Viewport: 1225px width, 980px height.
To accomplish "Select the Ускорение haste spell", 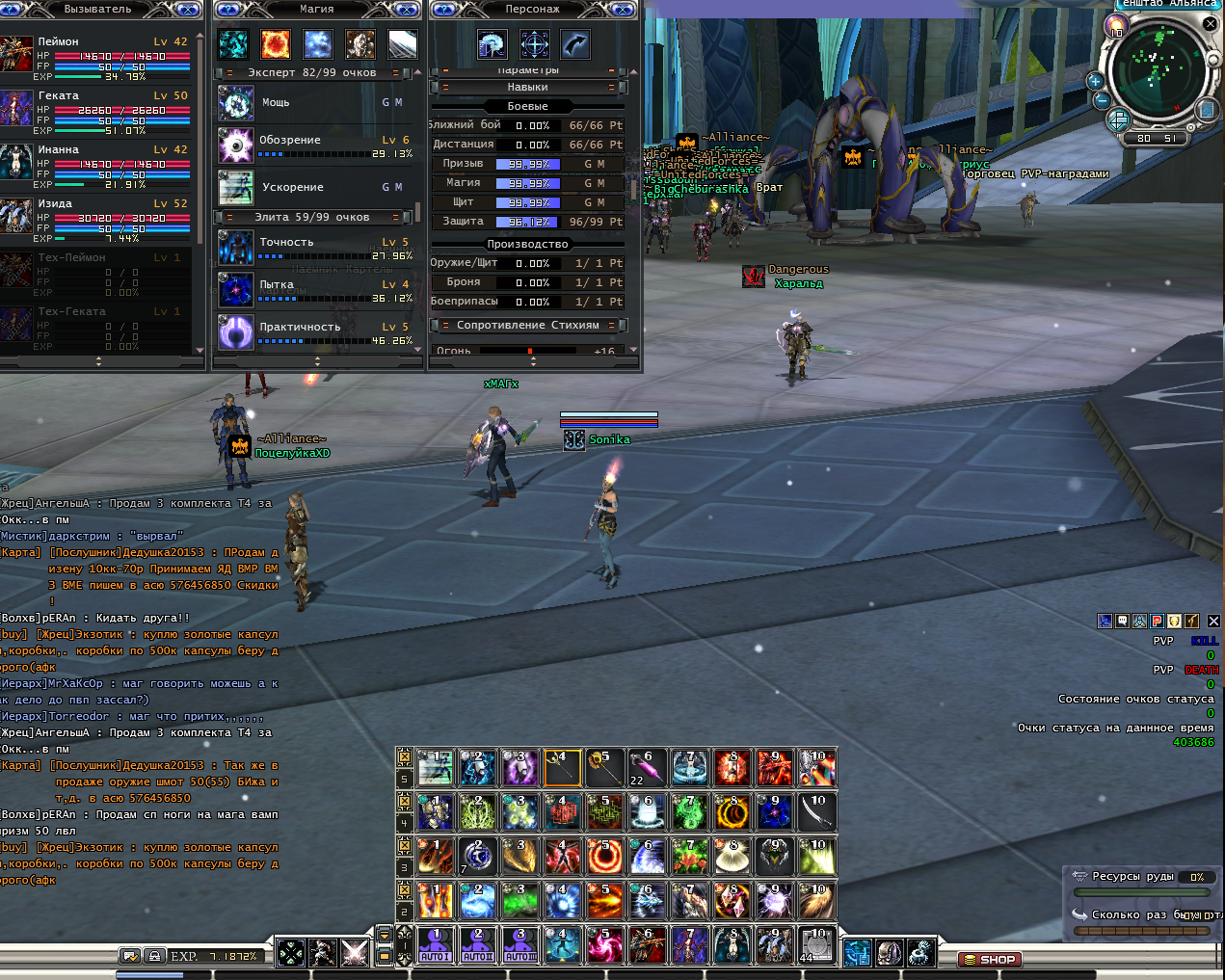I will 236,188.
